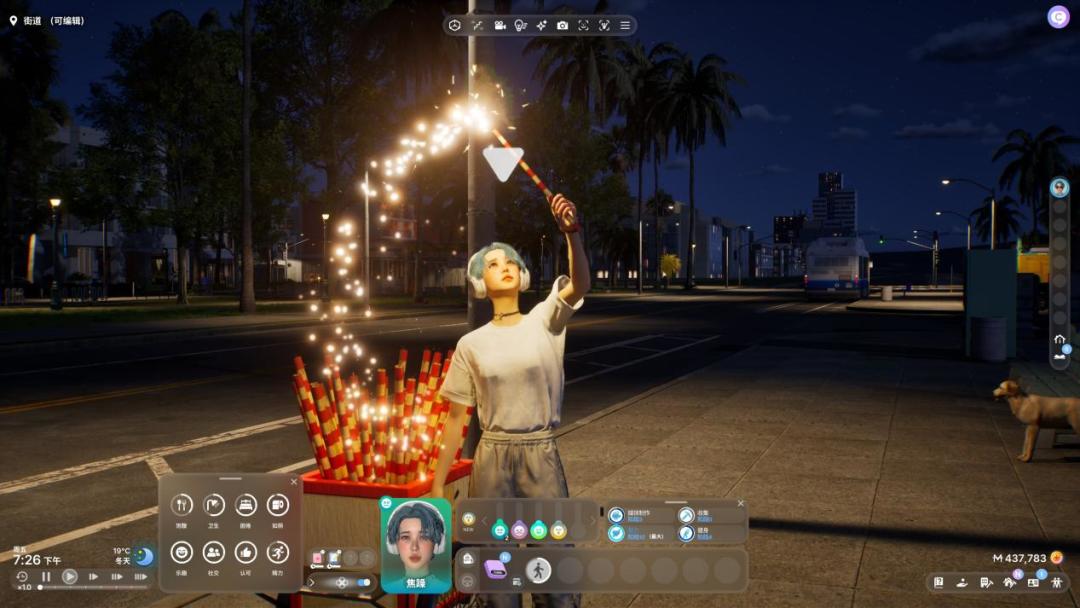
Task: Open the photo camera mode
Action: tap(562, 25)
